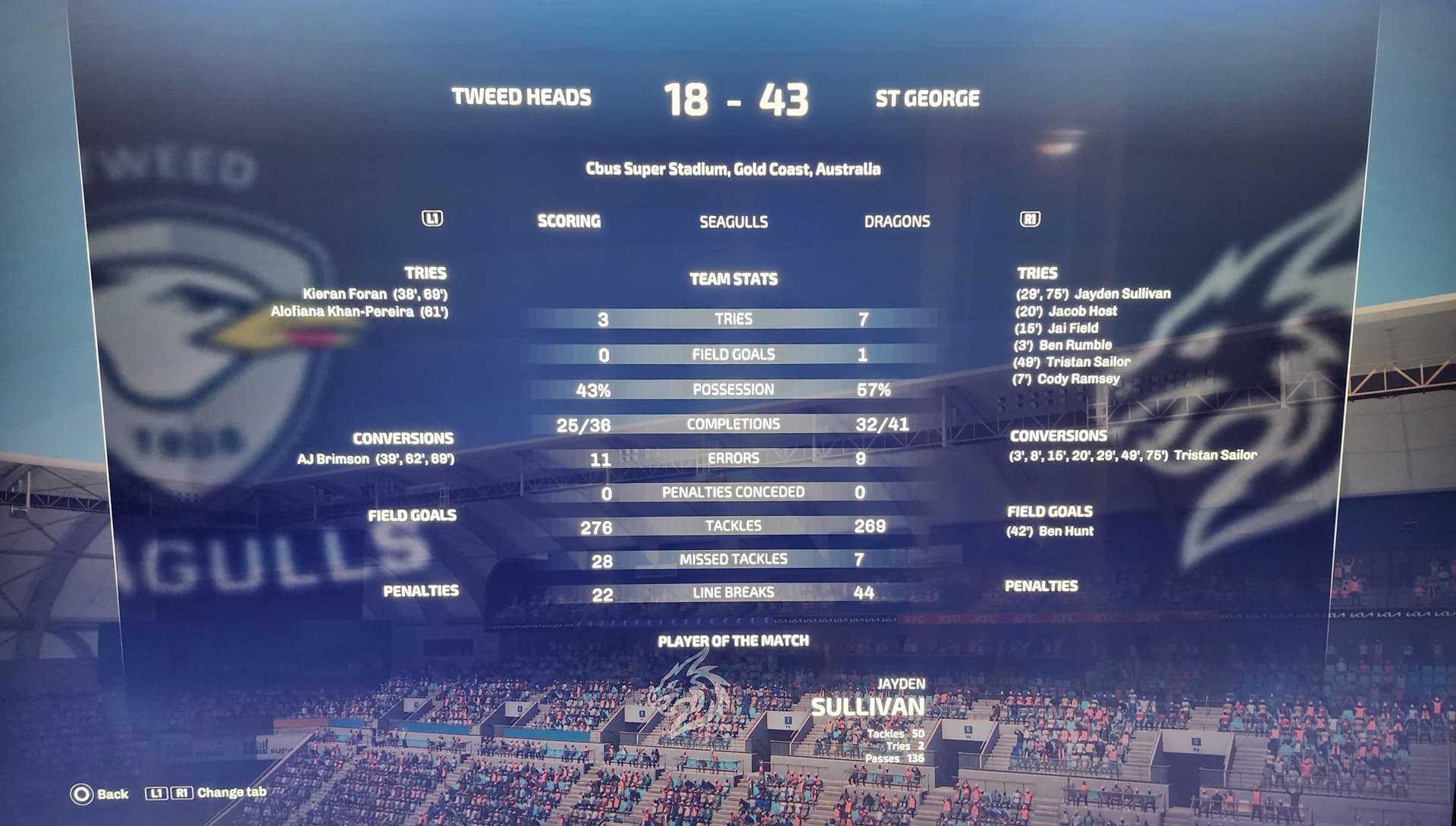Show the Dragons stats tab
The width and height of the screenshot is (1456, 826).
[x=896, y=221]
